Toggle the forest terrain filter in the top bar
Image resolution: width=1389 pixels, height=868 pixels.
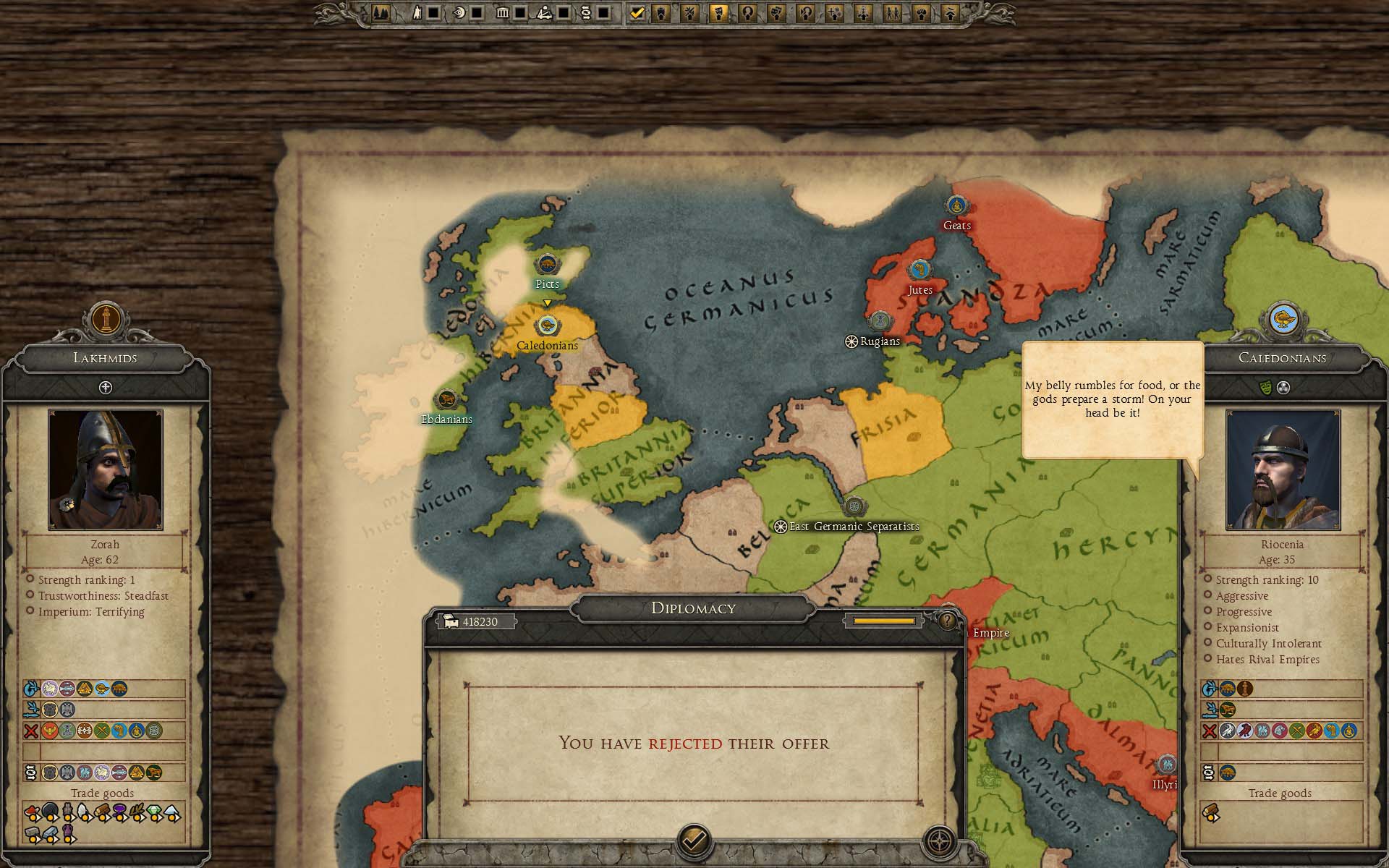(381, 12)
